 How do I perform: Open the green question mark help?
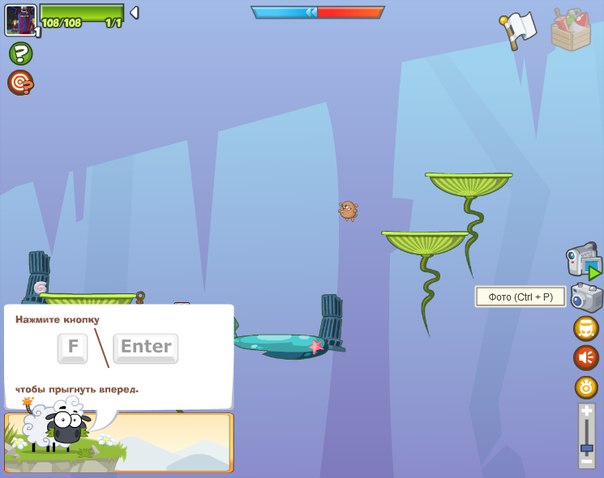pos(20,54)
